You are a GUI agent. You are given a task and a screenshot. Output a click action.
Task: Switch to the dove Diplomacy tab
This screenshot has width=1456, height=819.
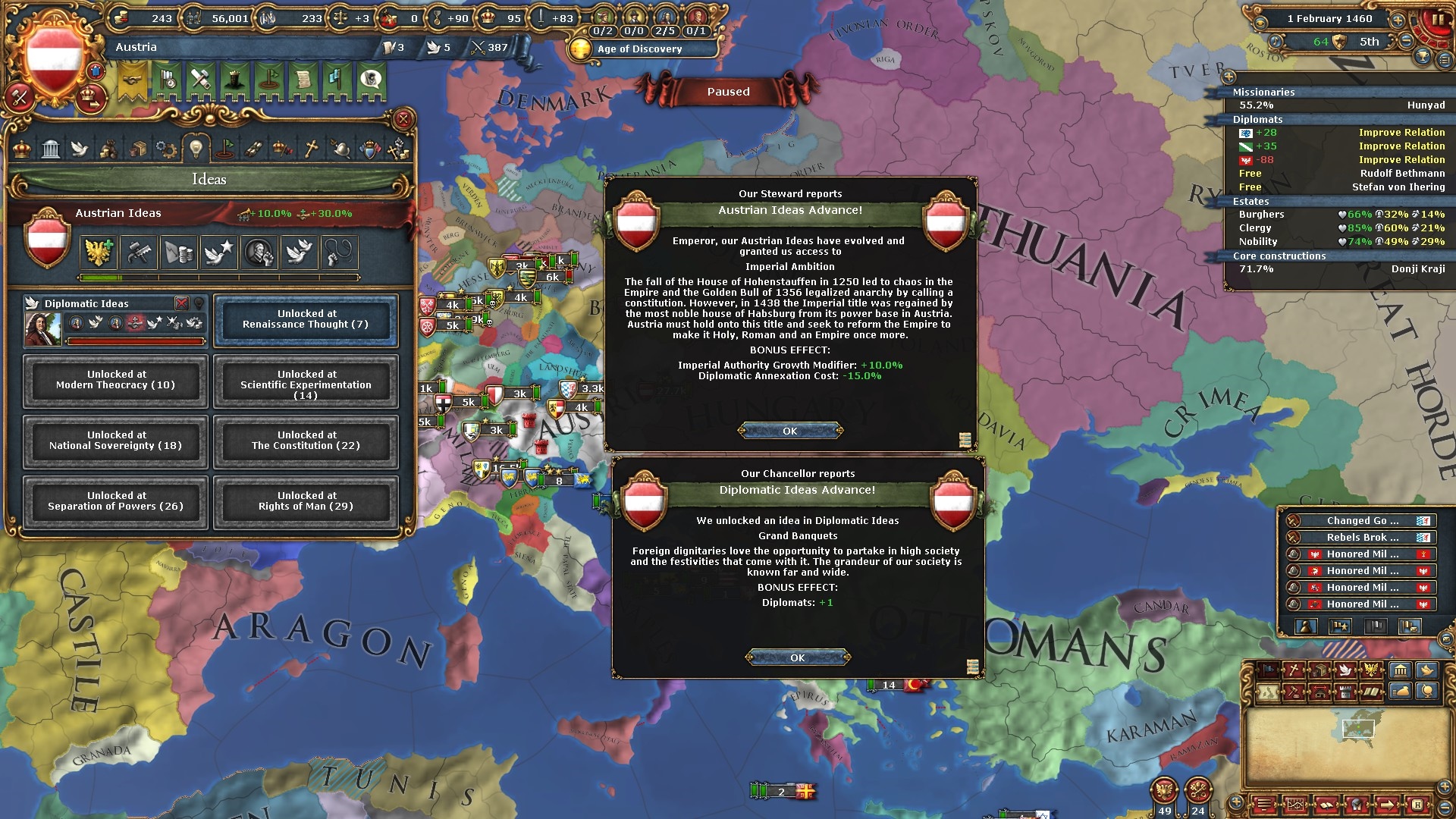pyautogui.click(x=80, y=149)
